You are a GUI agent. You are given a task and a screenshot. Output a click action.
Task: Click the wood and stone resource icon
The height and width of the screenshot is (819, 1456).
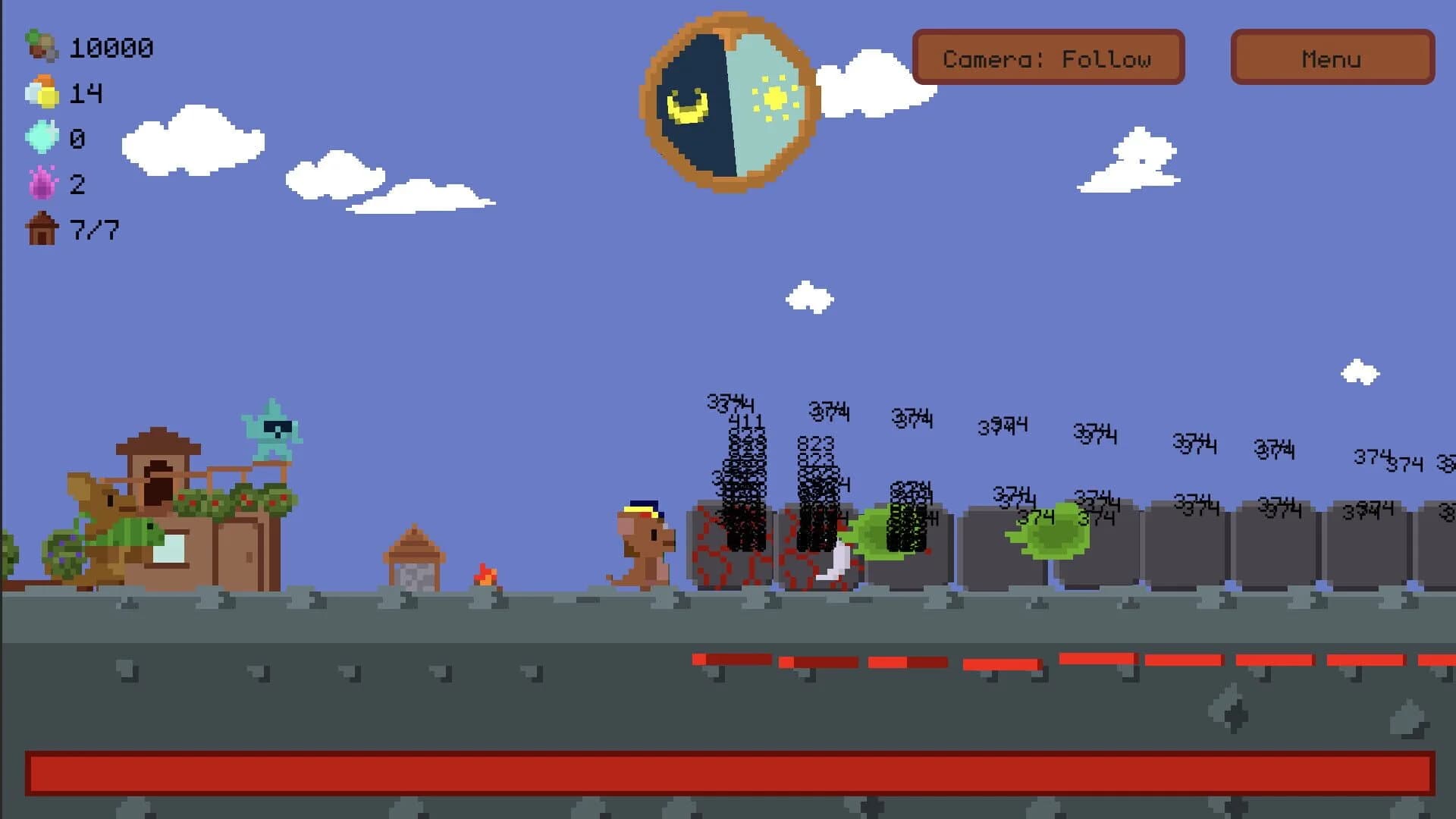[40, 48]
